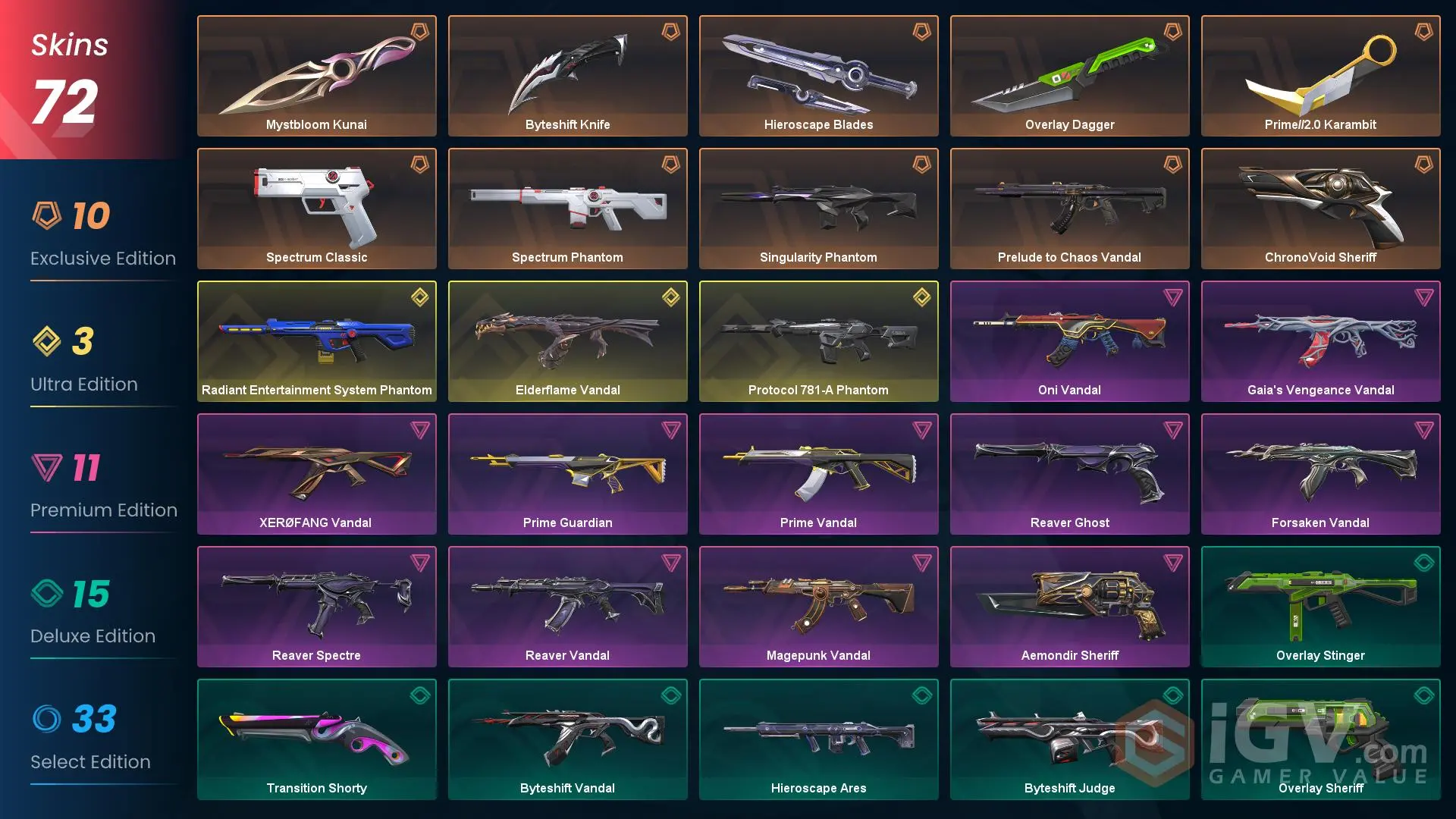The image size is (1456, 819).
Task: Select the Oni Vandal thumbnail
Action: click(1069, 340)
